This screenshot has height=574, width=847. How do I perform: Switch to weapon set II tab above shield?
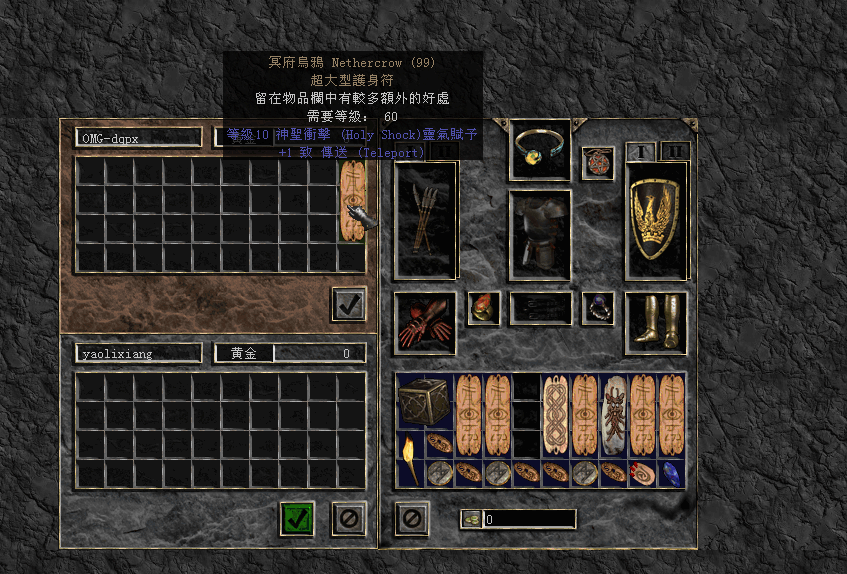[675, 151]
